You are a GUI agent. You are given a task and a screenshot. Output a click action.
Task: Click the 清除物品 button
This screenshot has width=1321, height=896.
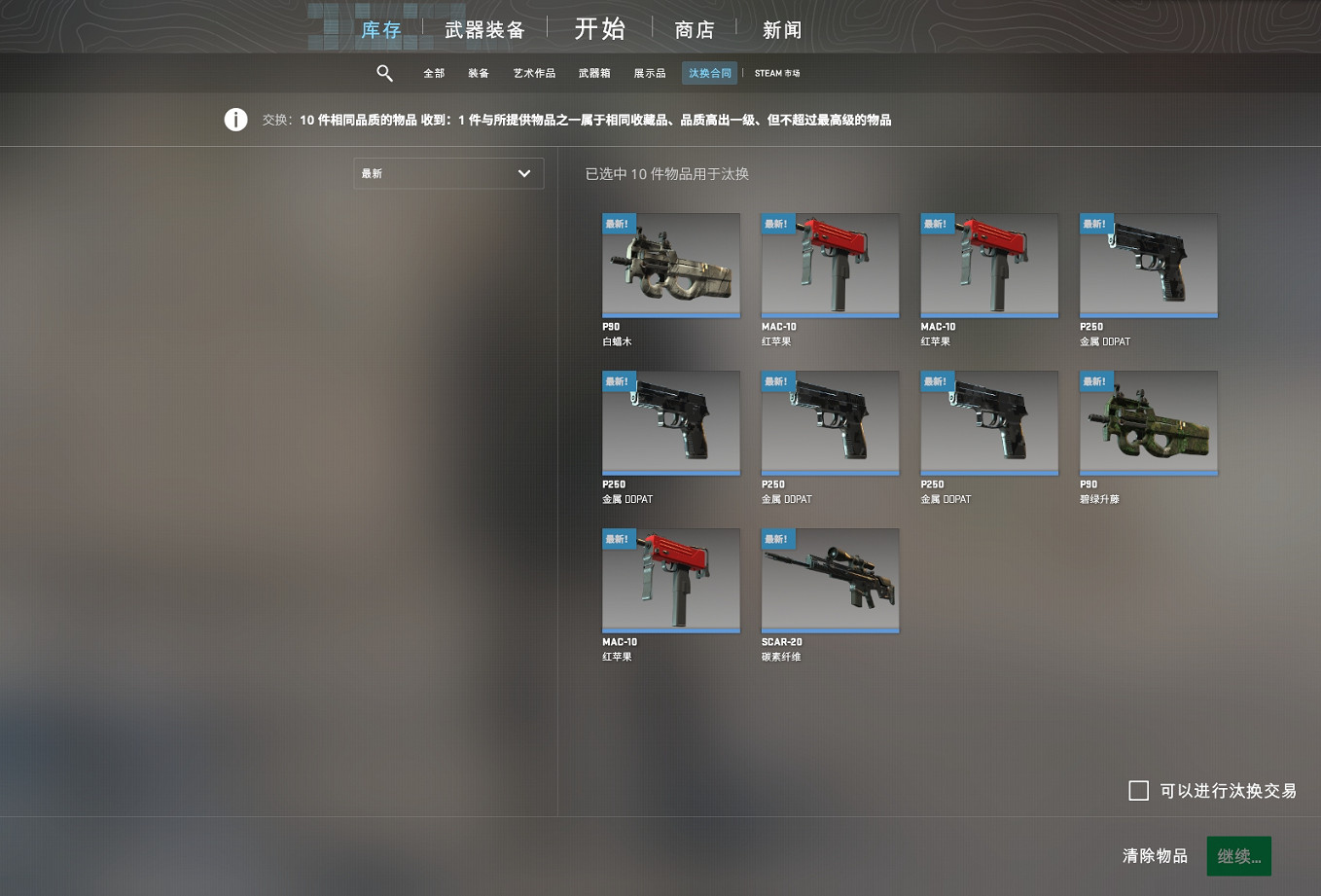click(x=1155, y=855)
